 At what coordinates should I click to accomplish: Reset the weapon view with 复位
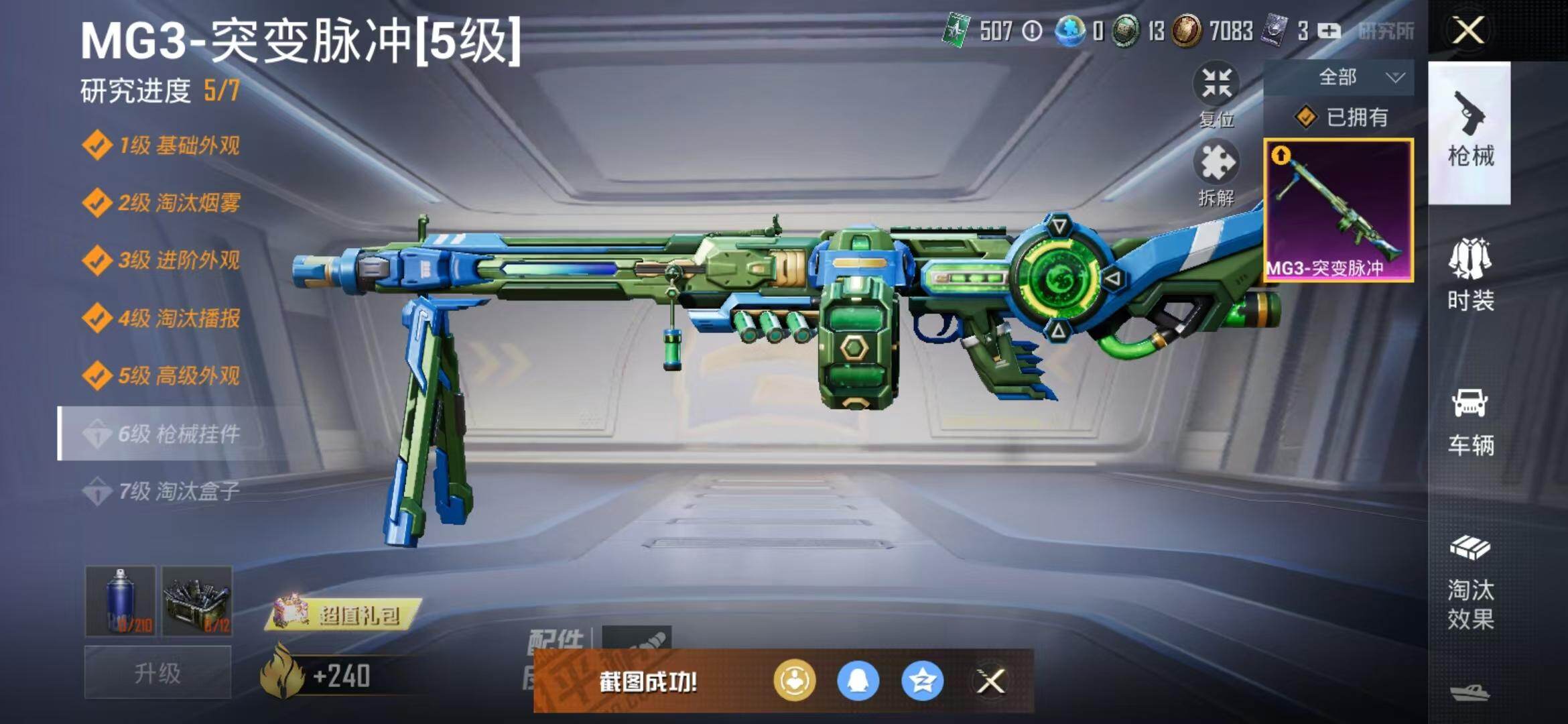(1216, 94)
